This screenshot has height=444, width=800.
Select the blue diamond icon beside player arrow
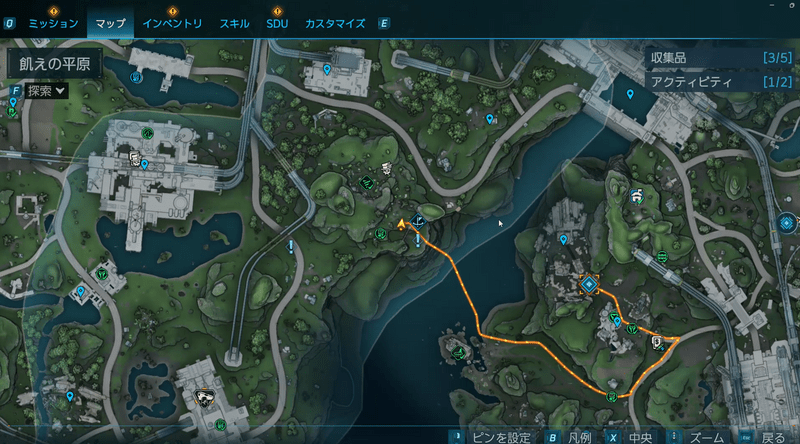click(420, 220)
